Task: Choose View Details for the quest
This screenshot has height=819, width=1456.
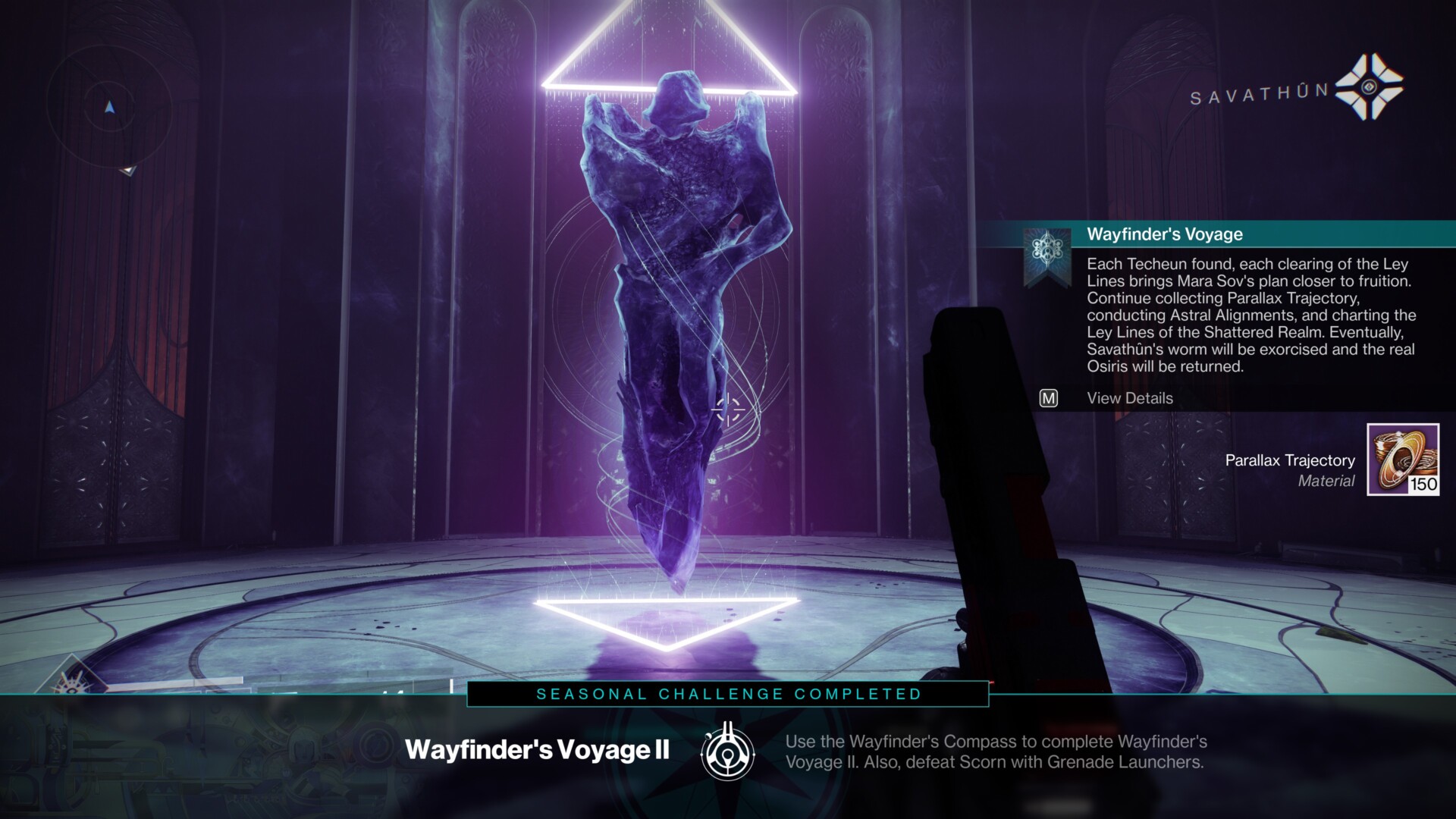Action: pyautogui.click(x=1129, y=398)
